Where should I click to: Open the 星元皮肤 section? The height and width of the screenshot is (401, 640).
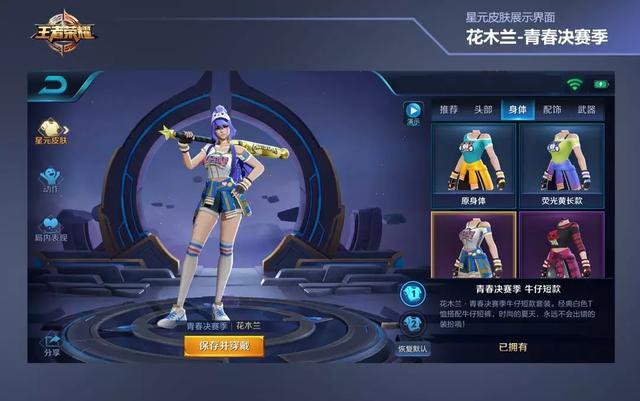pyautogui.click(x=50, y=130)
